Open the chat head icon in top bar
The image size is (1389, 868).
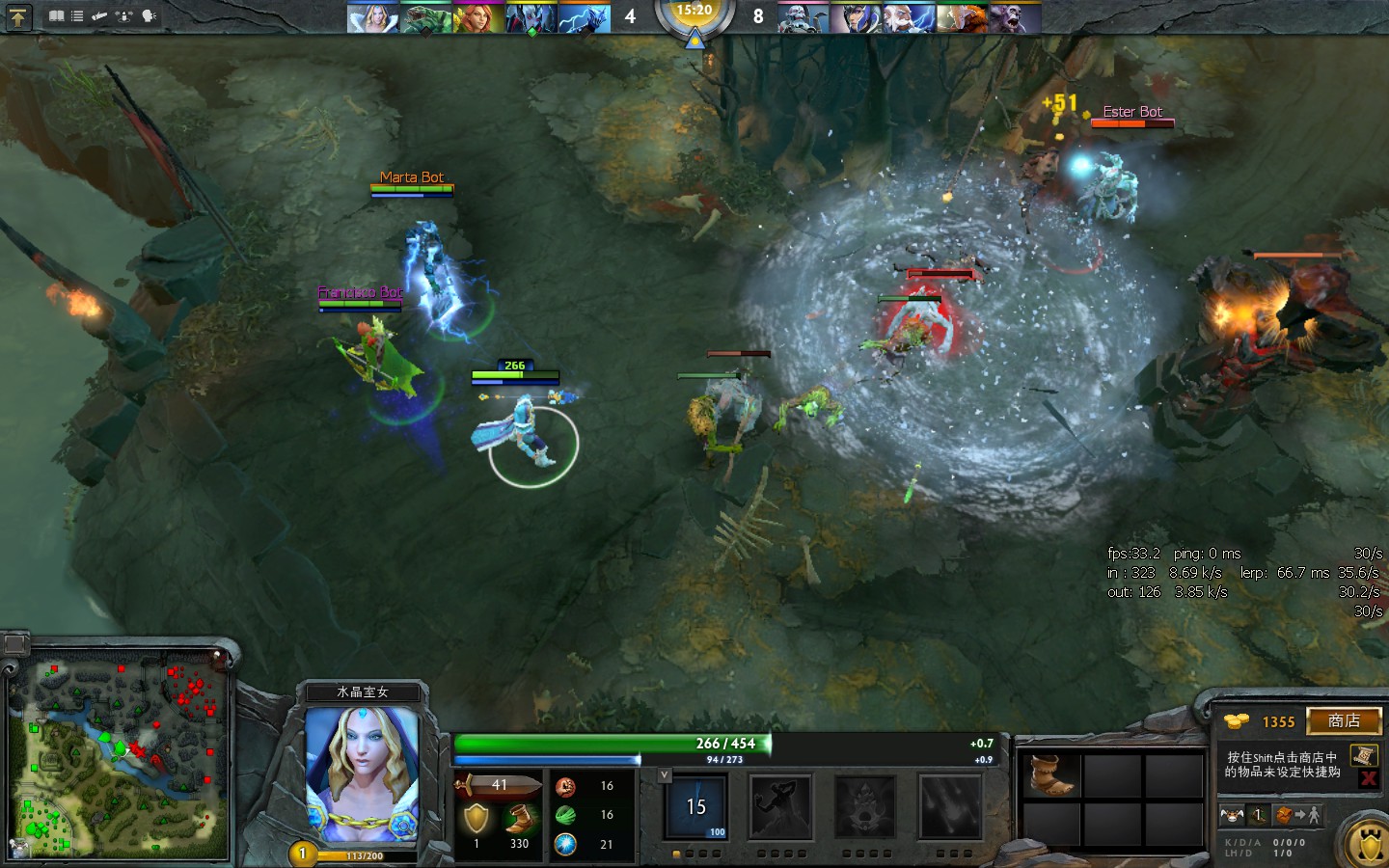point(149,16)
